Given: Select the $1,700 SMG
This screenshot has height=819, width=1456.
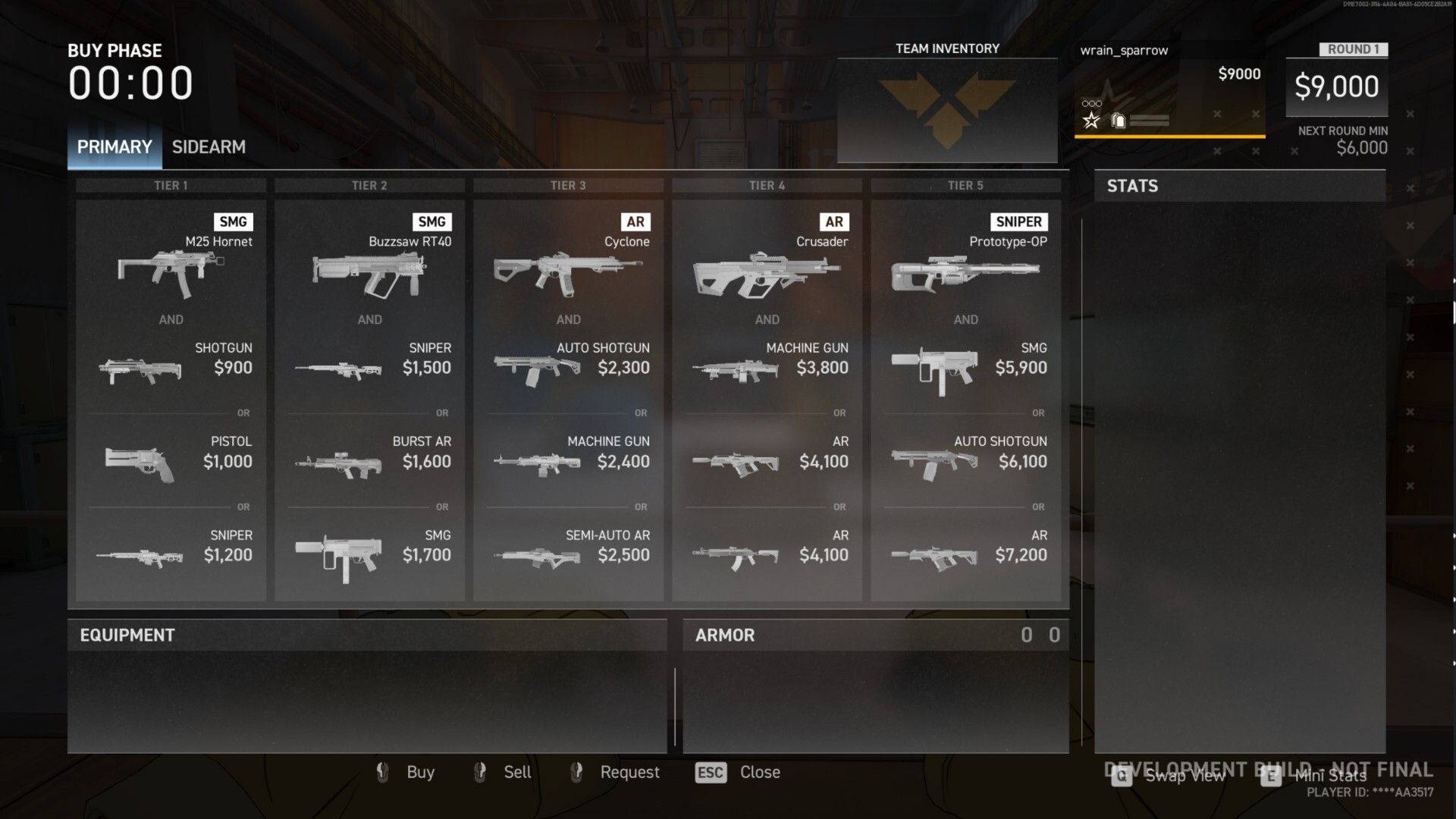Looking at the screenshot, I should point(369,555).
